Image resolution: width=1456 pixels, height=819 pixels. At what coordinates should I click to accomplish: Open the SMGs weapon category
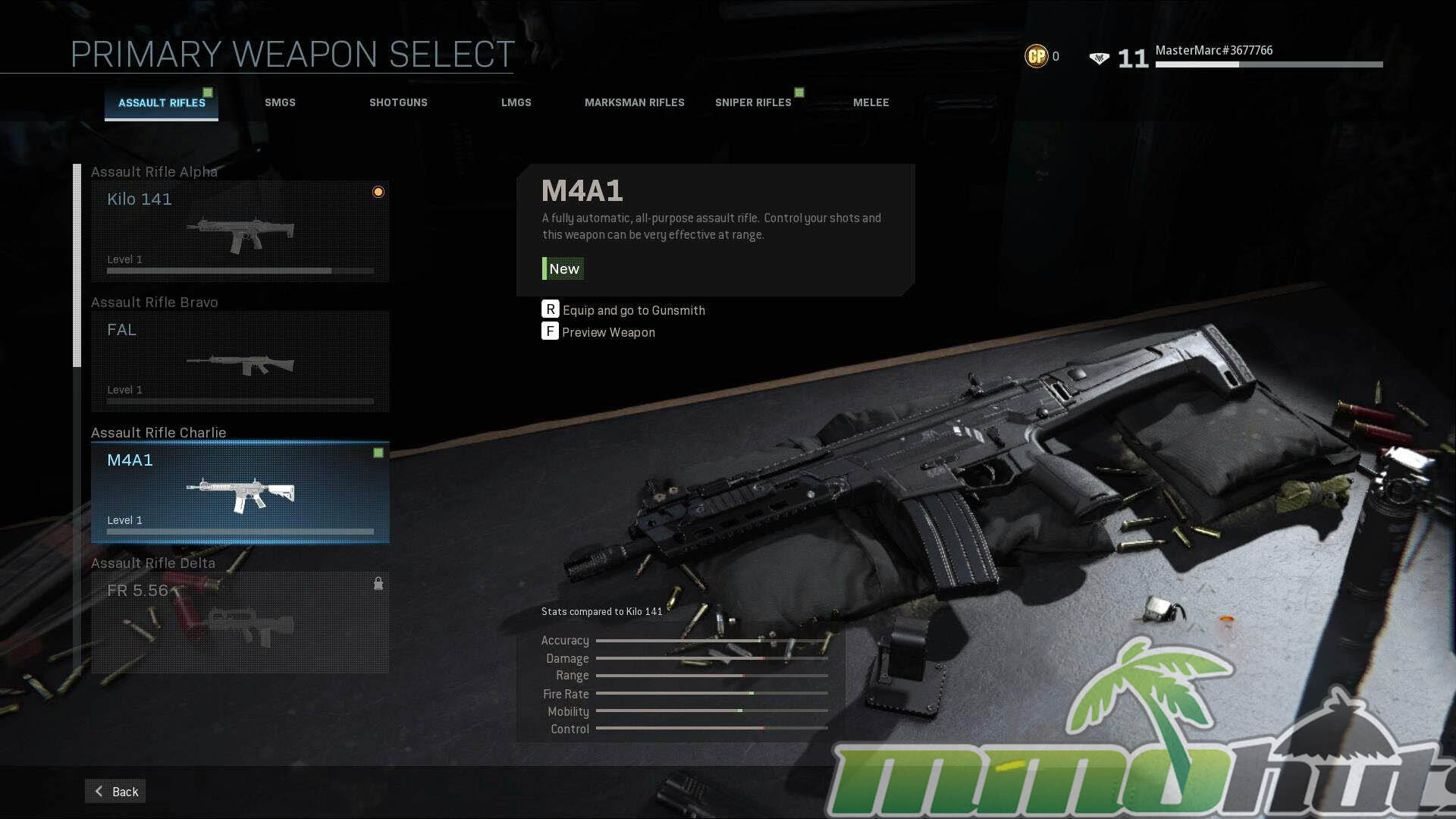tap(280, 103)
